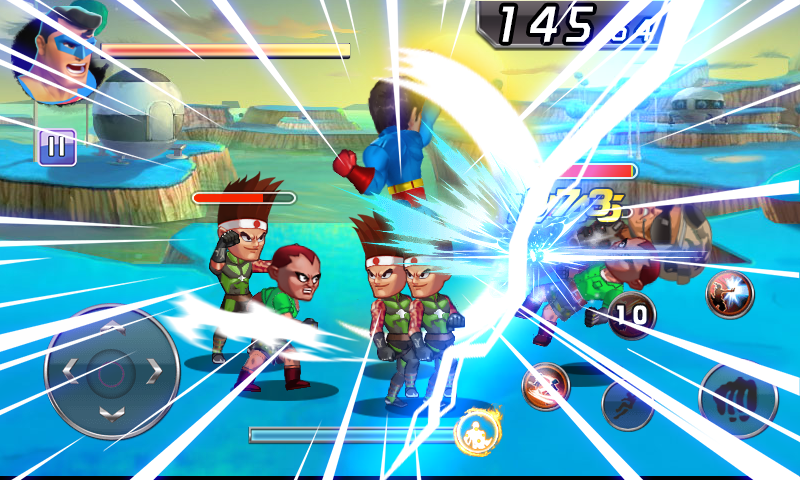The height and width of the screenshot is (480, 800).
Task: Move left using the D-pad left arrow
Action: (70, 372)
